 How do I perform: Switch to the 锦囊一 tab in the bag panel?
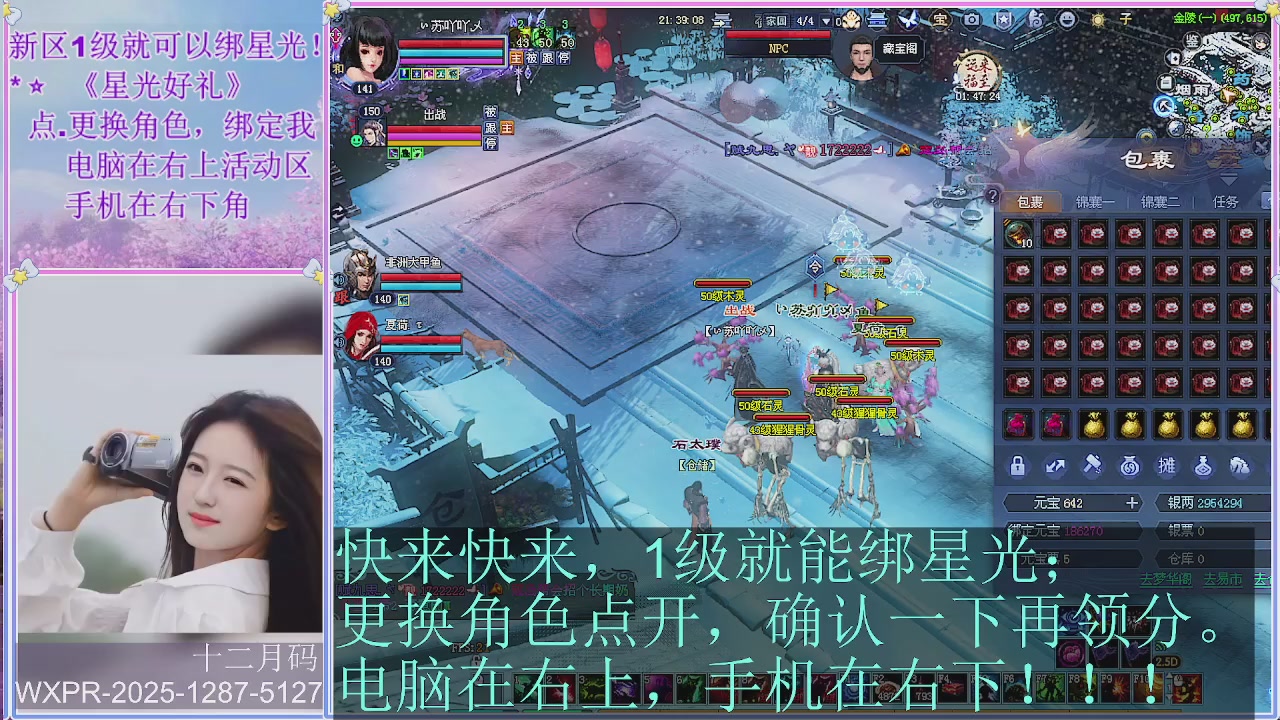1096,202
